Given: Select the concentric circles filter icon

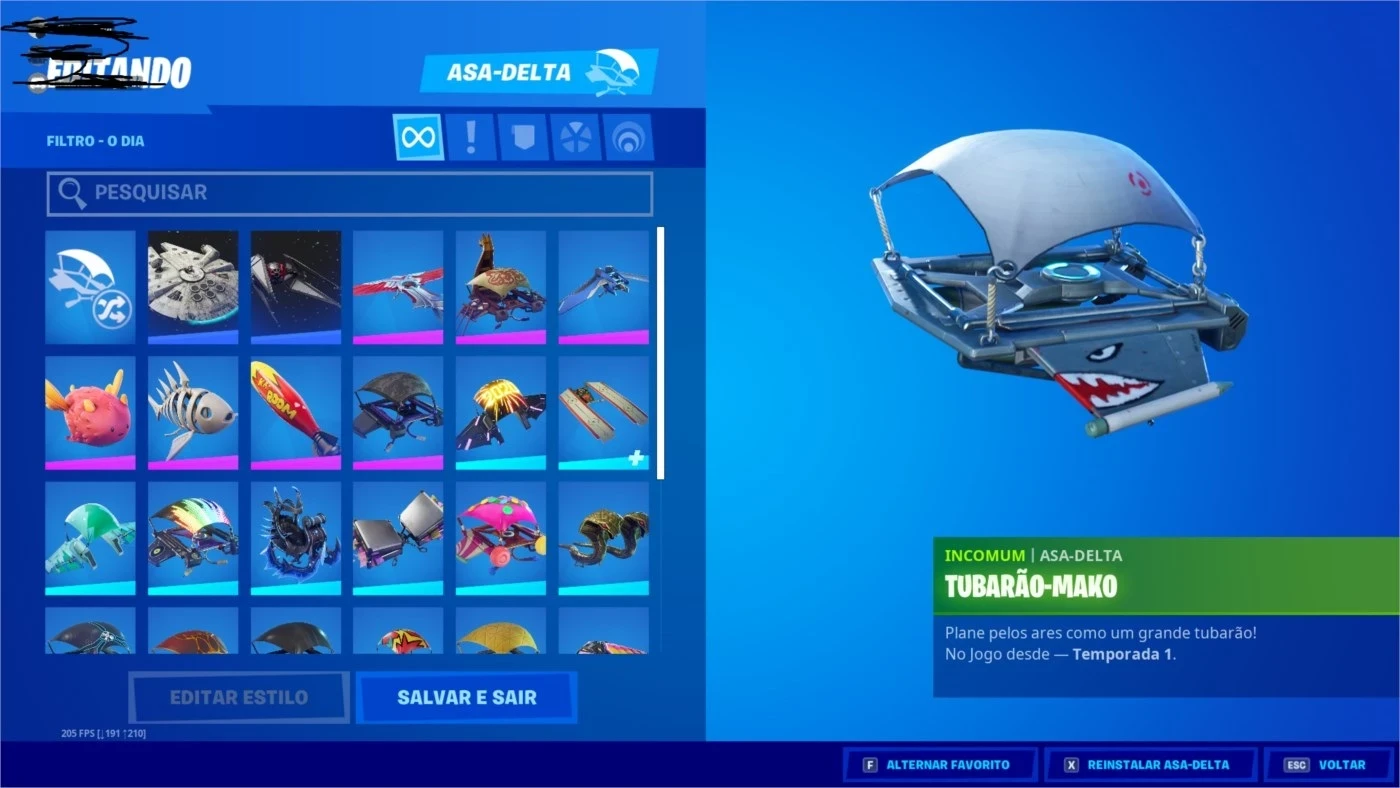Looking at the screenshot, I should pyautogui.click(x=626, y=136).
